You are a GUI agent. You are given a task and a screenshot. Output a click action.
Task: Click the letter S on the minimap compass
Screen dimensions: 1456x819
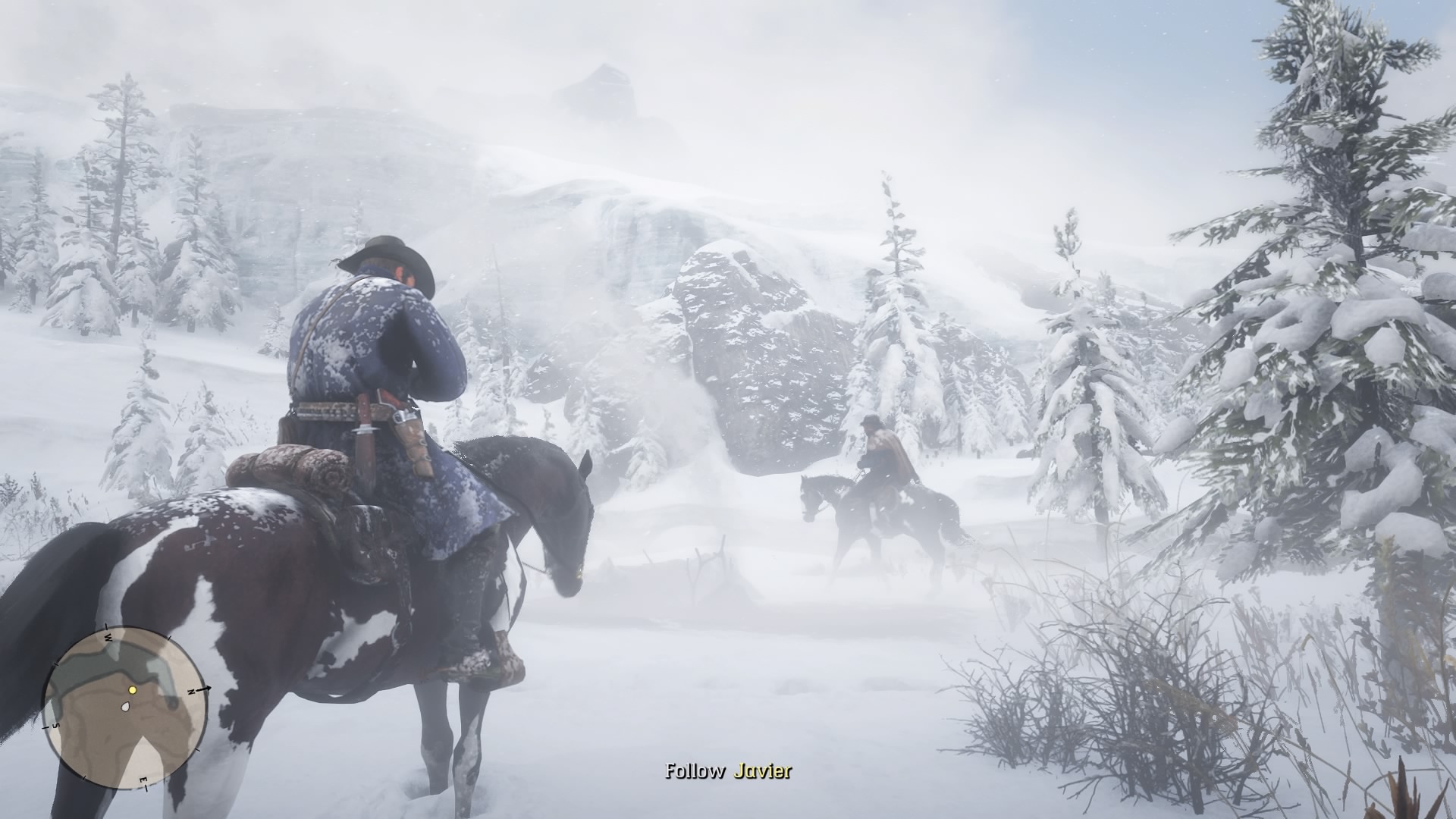[55, 726]
